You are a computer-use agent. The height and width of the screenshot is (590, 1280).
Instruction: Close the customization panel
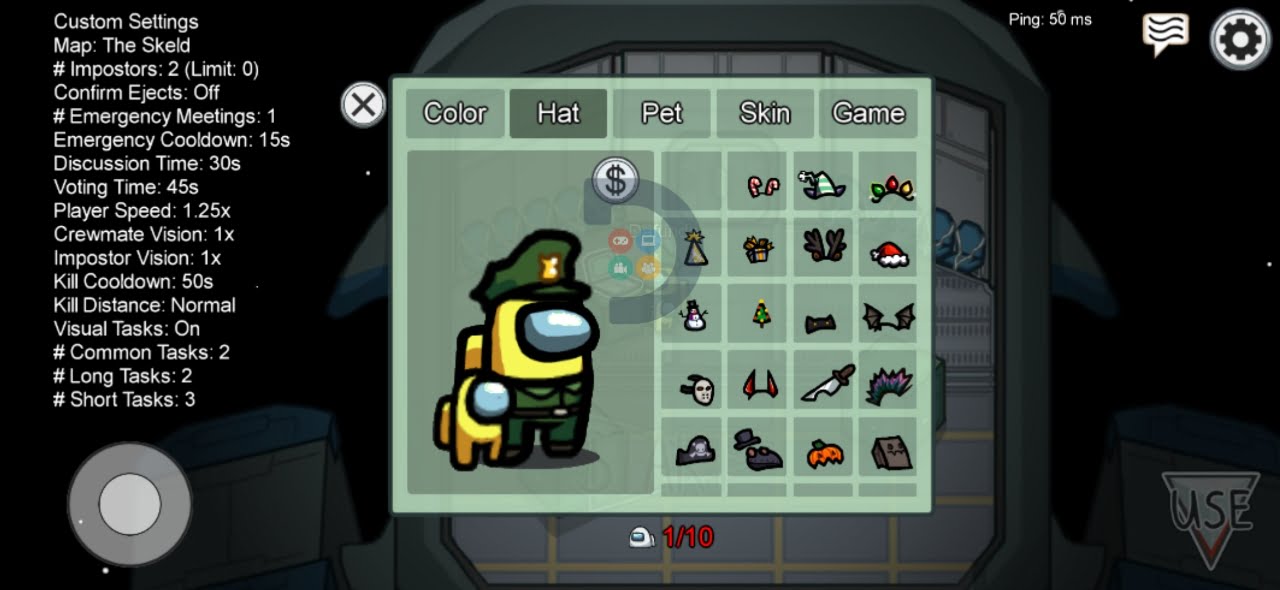click(363, 104)
